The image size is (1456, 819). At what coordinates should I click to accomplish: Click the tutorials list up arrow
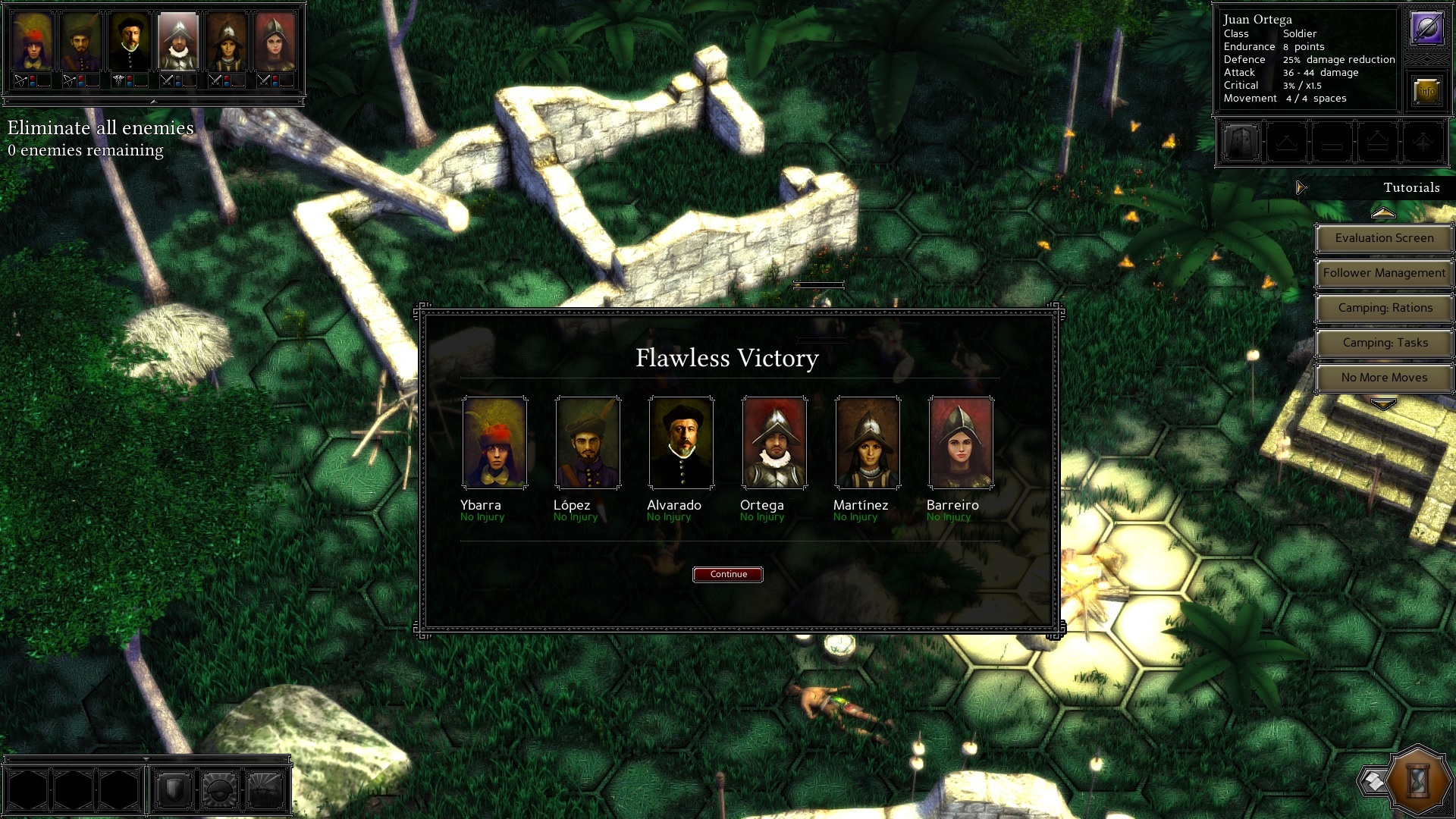pyautogui.click(x=1383, y=213)
